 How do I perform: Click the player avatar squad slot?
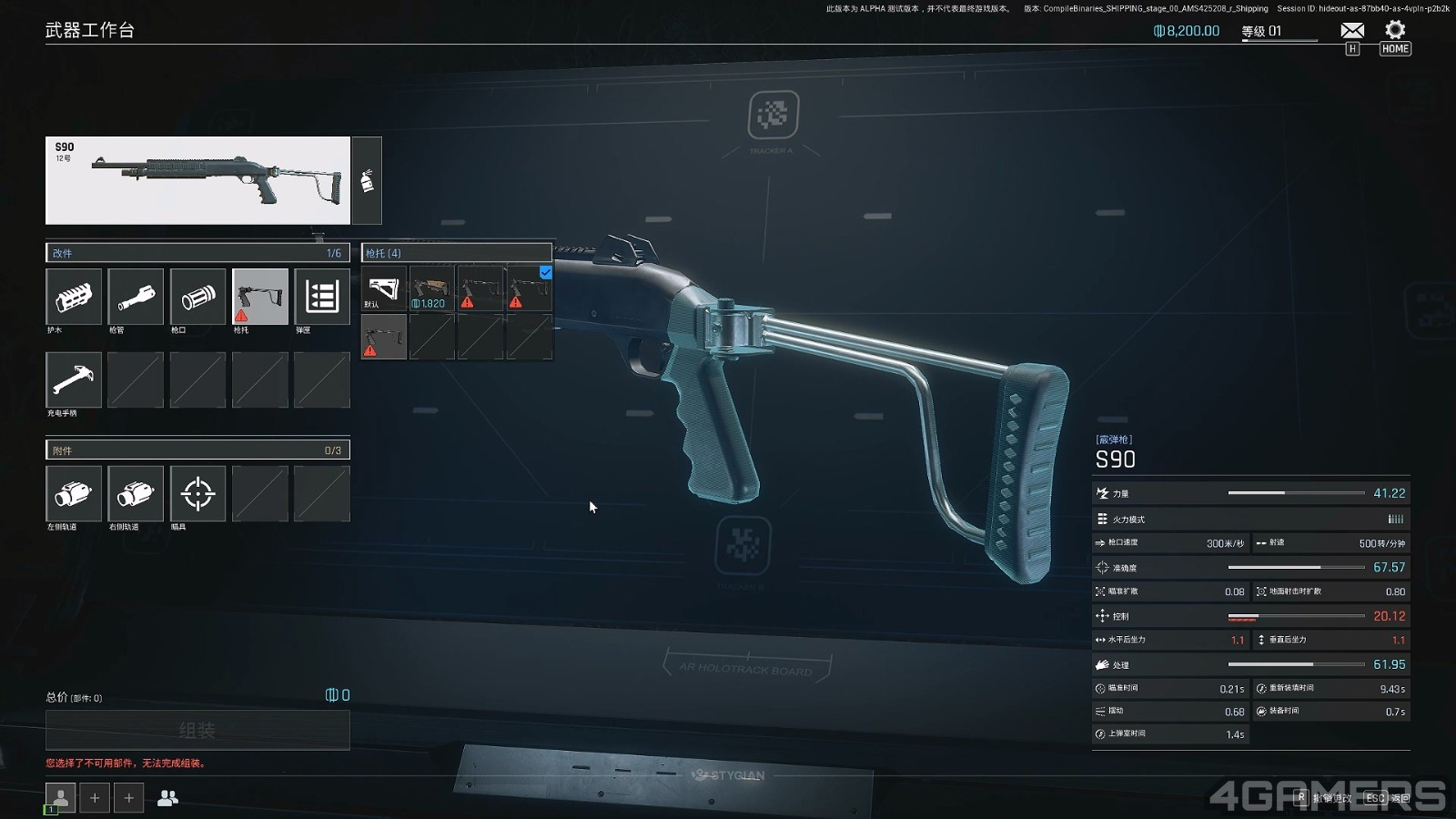[60, 798]
